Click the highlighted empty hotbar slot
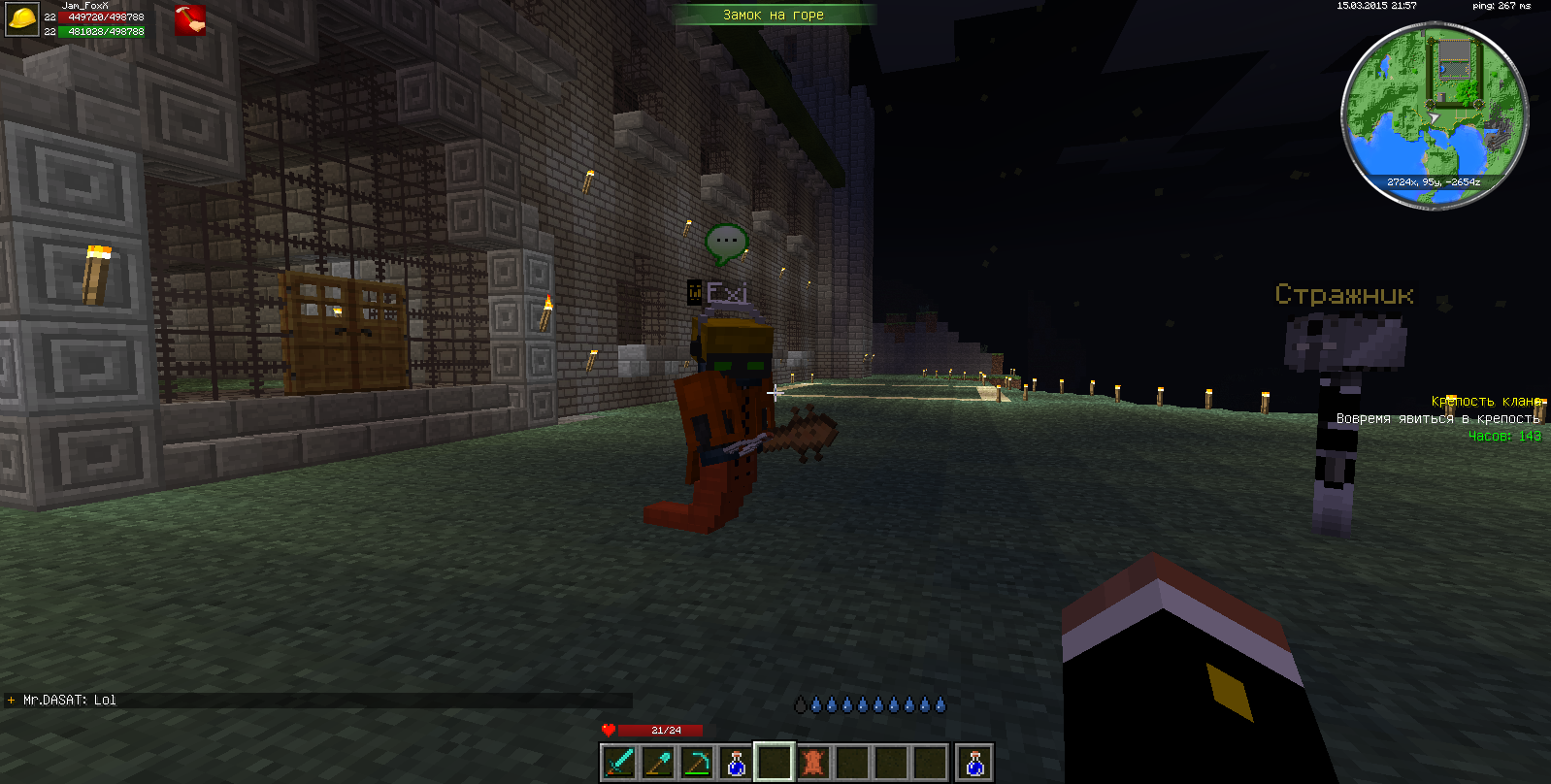The image size is (1551, 784). (775, 763)
